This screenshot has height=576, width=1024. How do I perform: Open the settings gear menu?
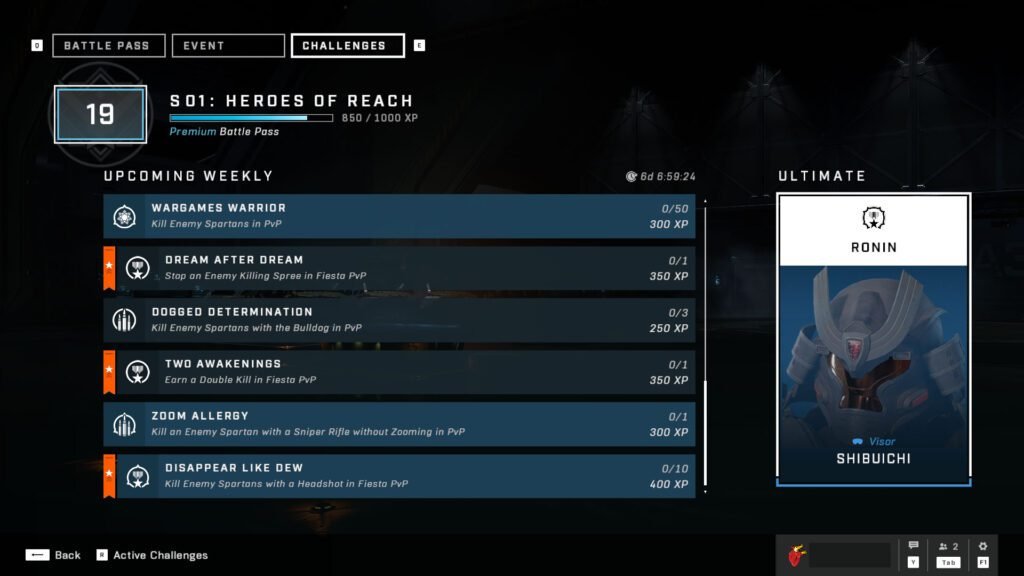coord(983,547)
